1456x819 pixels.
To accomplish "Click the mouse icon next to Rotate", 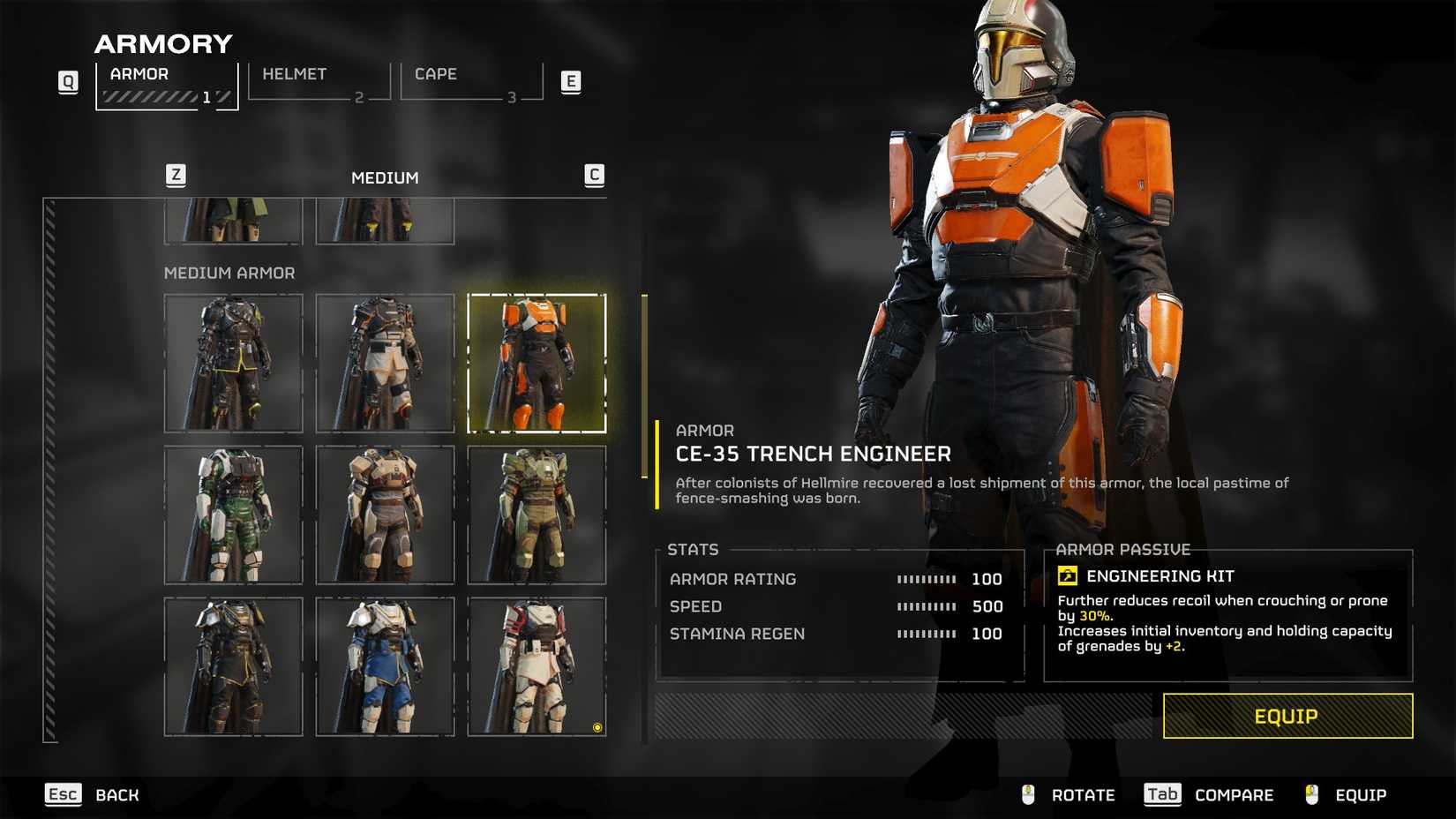I will 1026,794.
